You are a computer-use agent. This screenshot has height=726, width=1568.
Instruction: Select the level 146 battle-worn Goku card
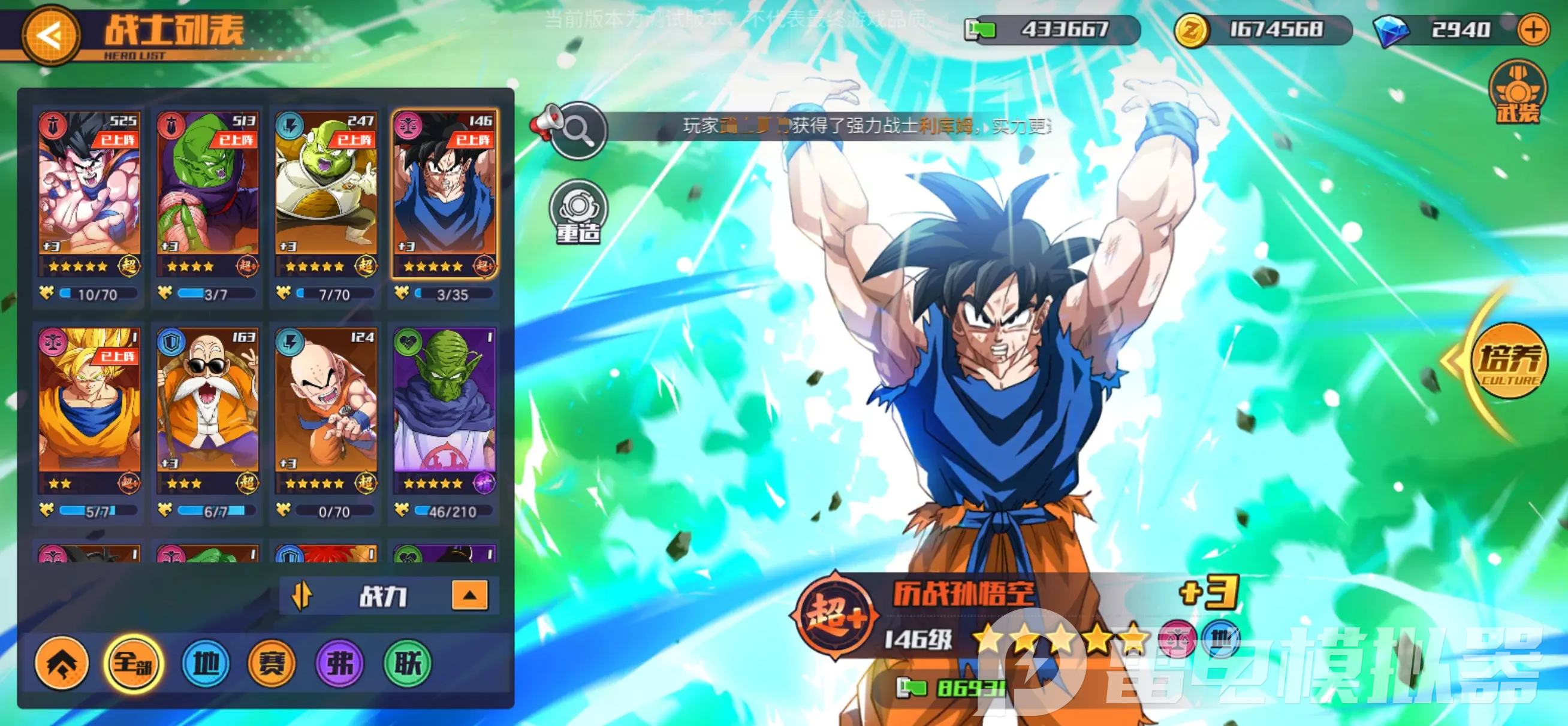(x=444, y=193)
